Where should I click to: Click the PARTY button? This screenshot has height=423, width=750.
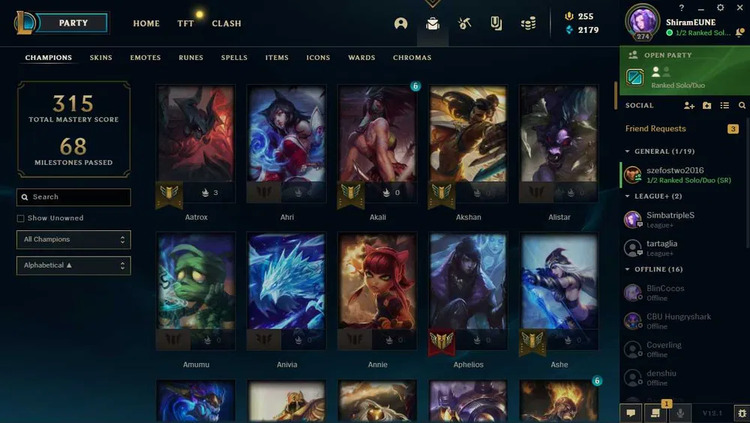73,22
